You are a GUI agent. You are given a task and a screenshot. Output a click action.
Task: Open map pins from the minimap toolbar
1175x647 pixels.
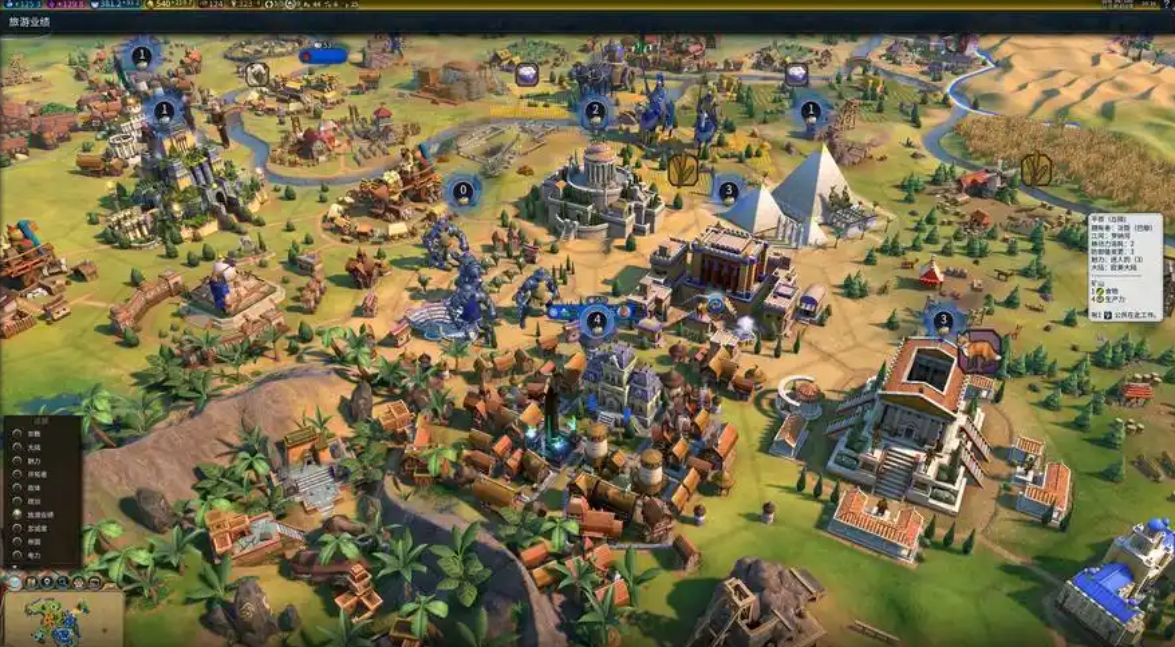pyautogui.click(x=48, y=581)
